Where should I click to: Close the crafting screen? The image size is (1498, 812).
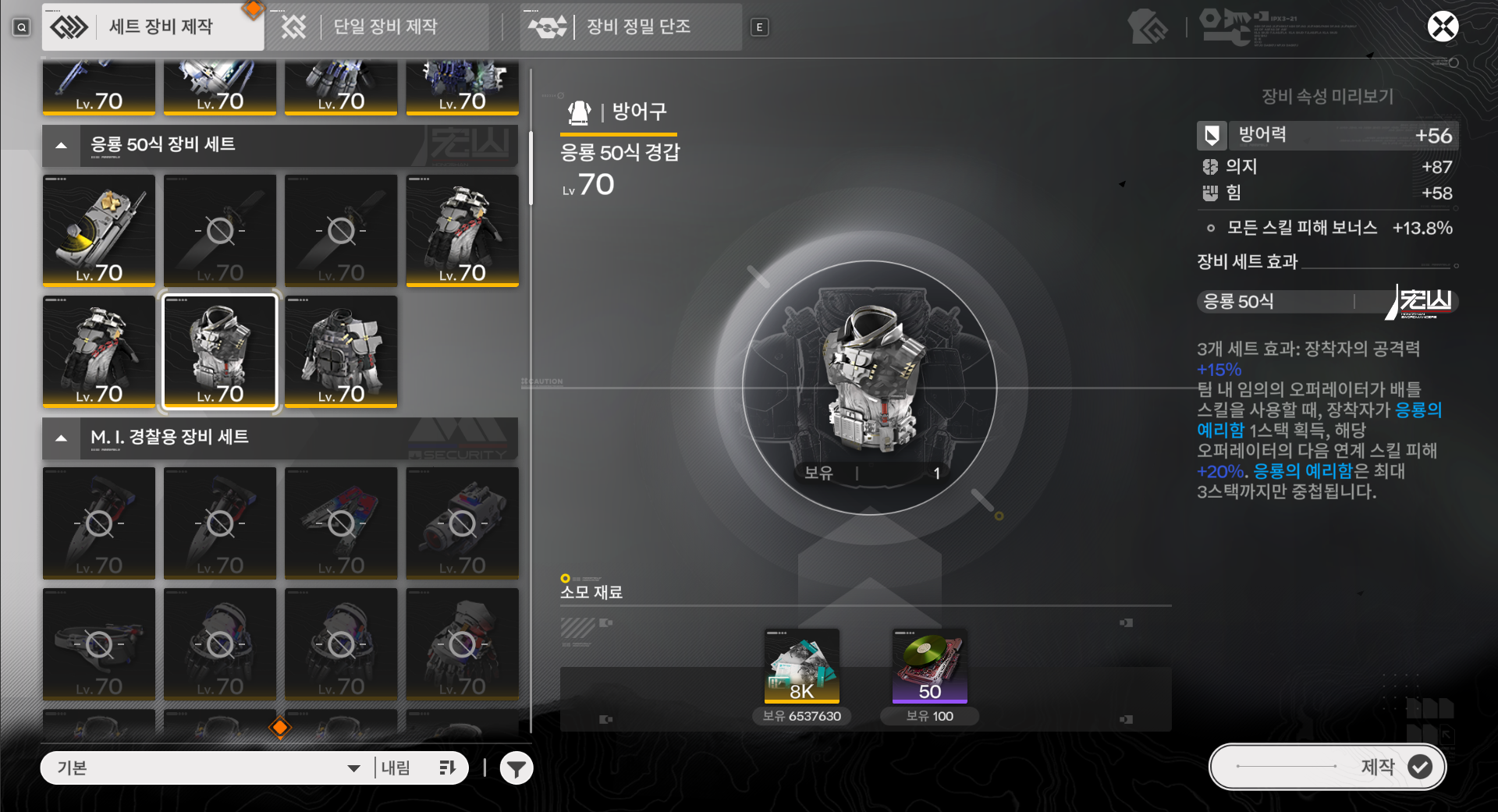[x=1443, y=27]
